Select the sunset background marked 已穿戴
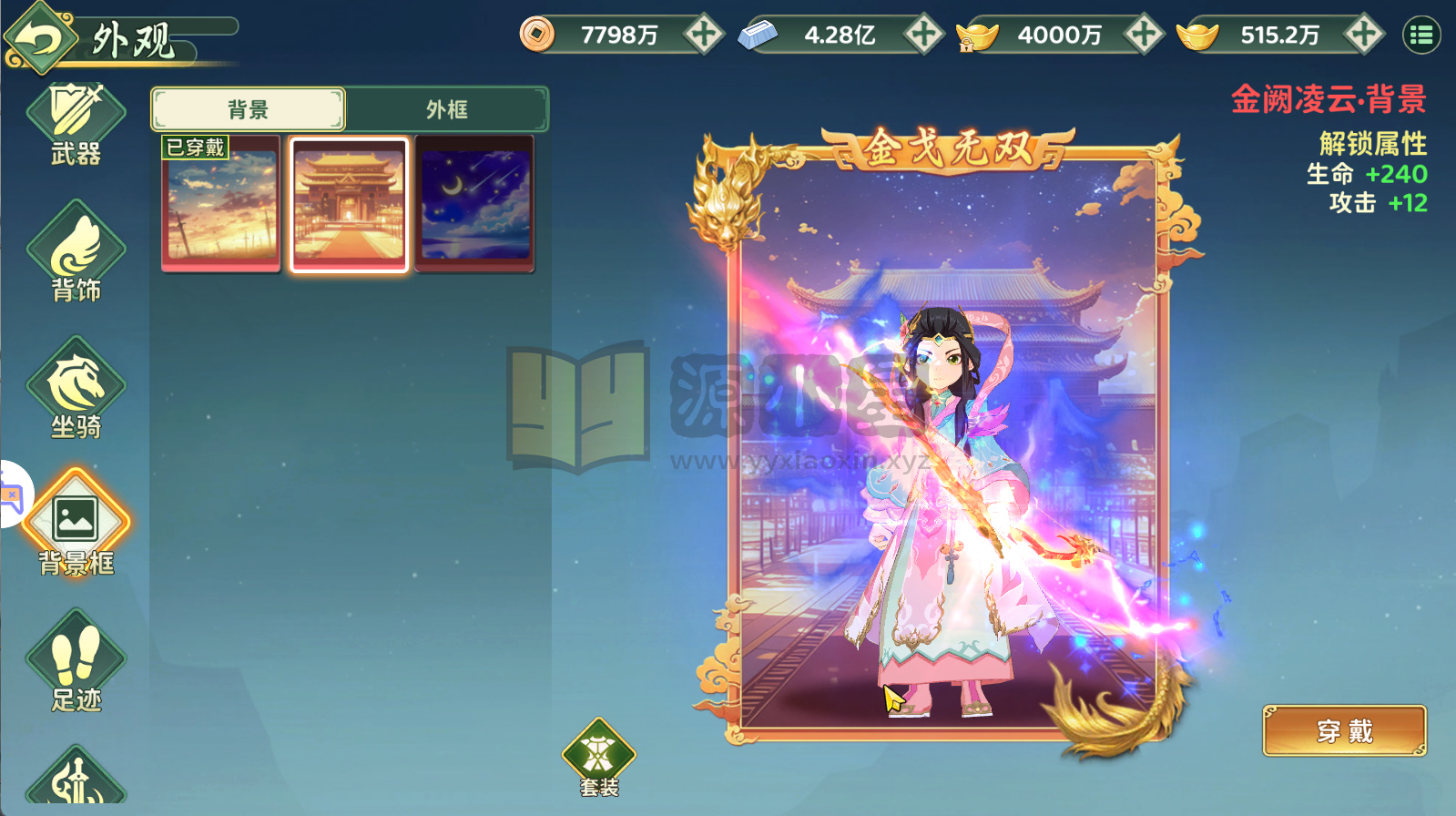Image resolution: width=1456 pixels, height=816 pixels. pyautogui.click(x=220, y=202)
